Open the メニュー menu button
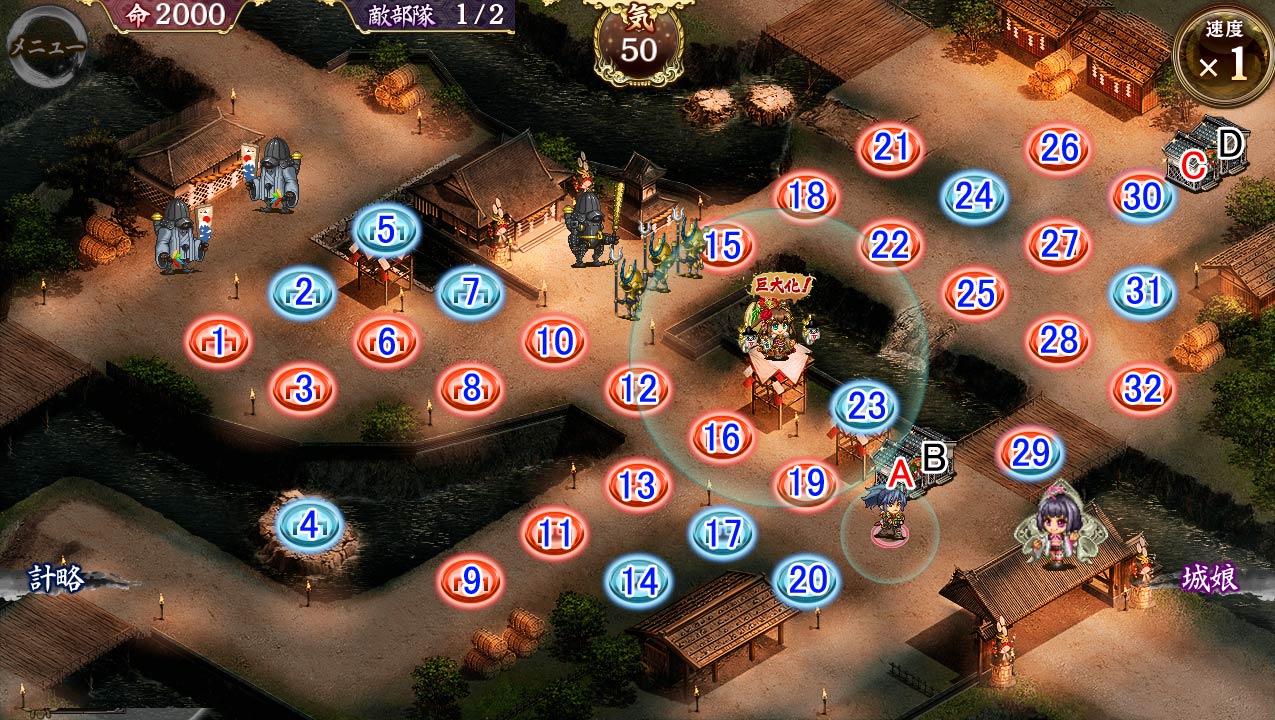This screenshot has height=720, width=1275. (x=44, y=43)
